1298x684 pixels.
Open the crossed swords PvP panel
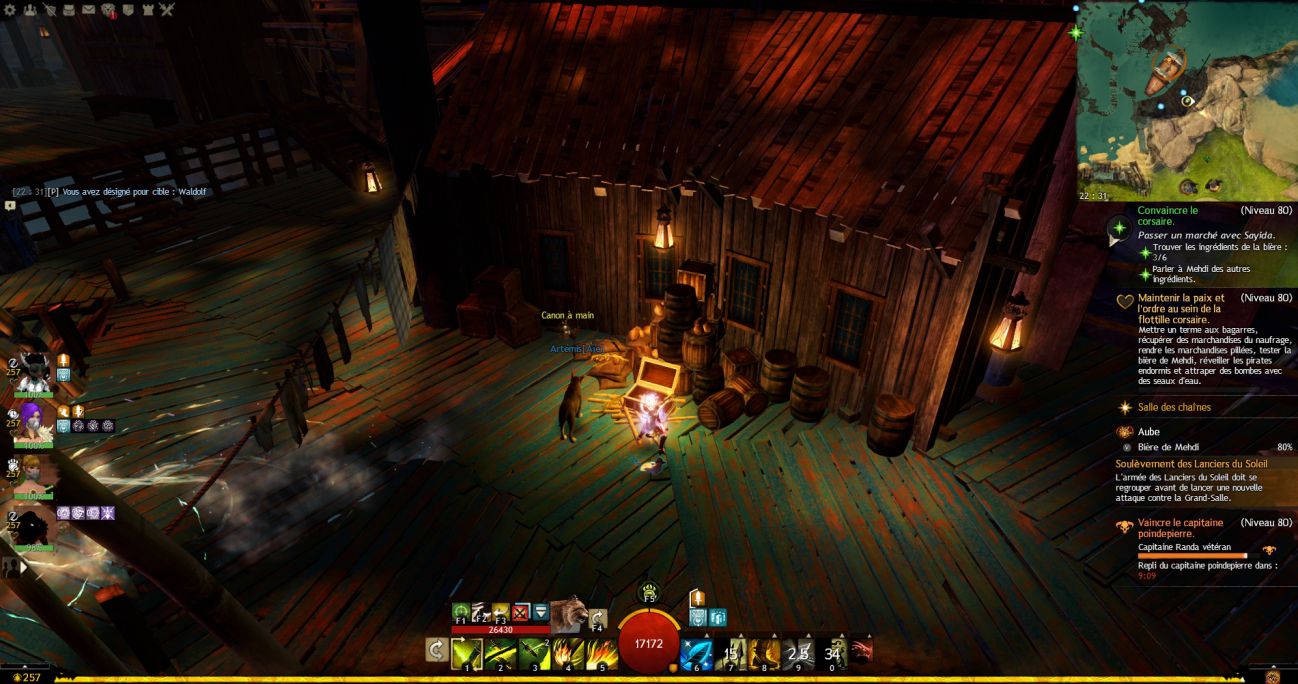(166, 9)
